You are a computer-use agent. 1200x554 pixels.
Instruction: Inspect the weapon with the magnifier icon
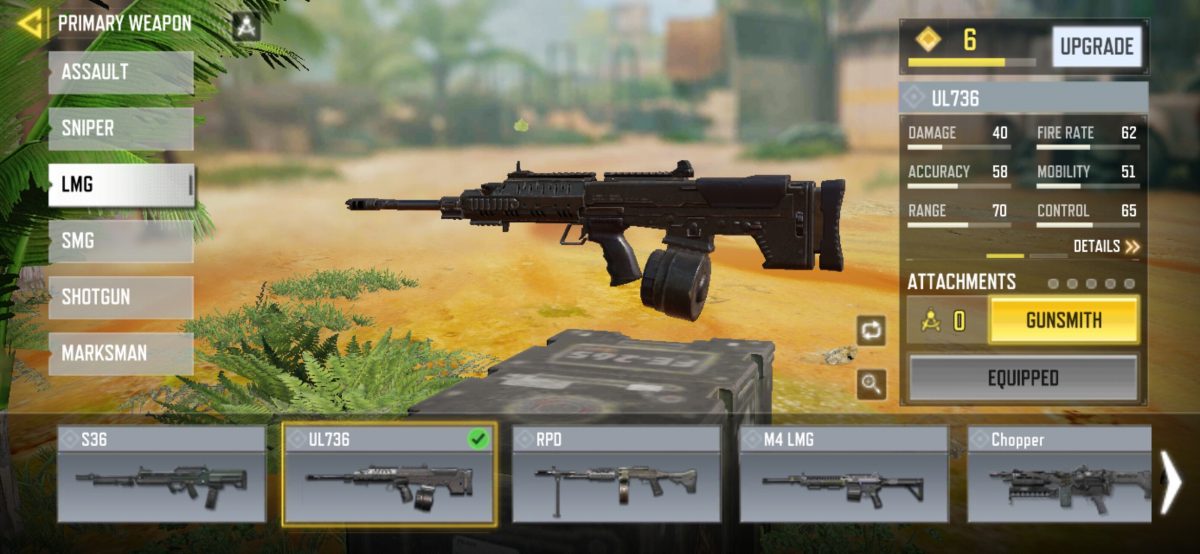click(871, 383)
